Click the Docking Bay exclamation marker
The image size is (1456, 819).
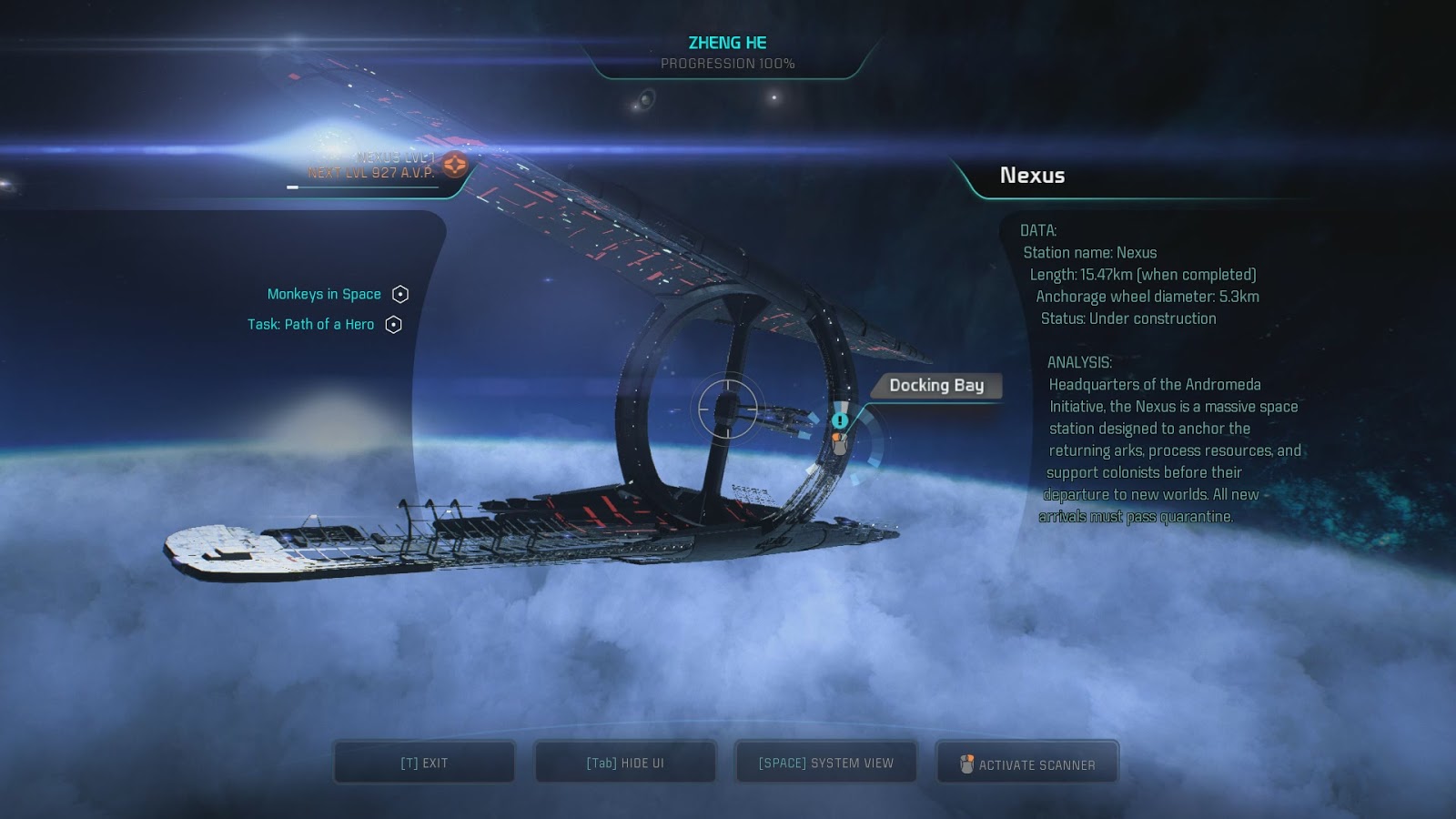click(840, 420)
